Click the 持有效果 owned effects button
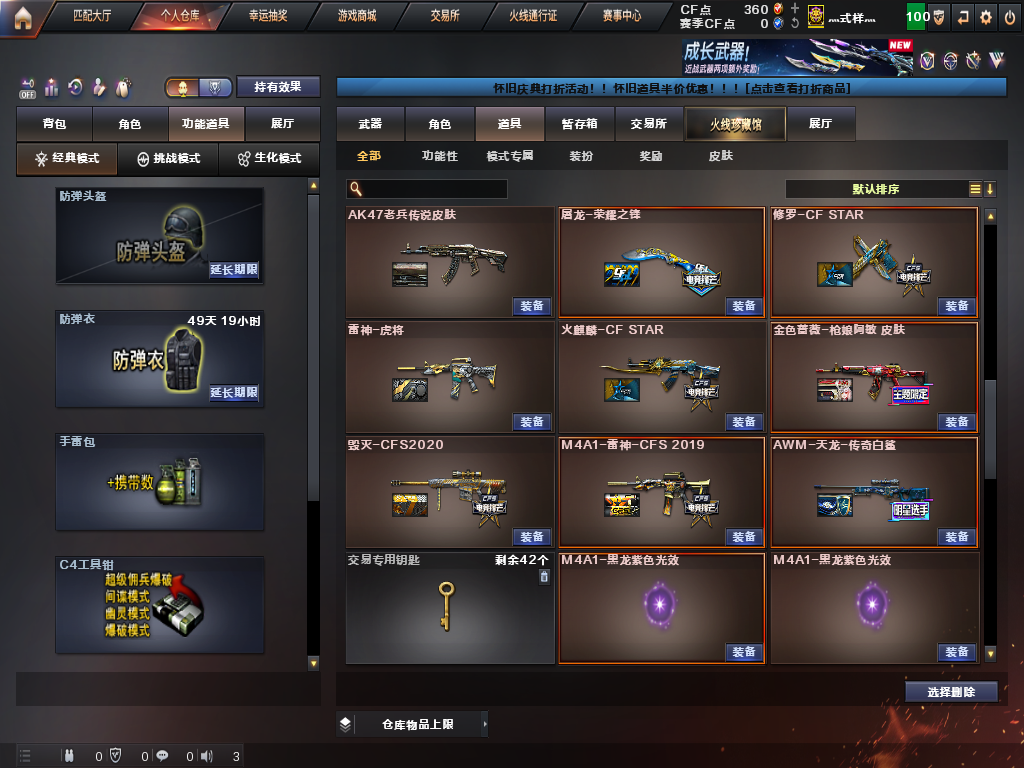 (277, 87)
